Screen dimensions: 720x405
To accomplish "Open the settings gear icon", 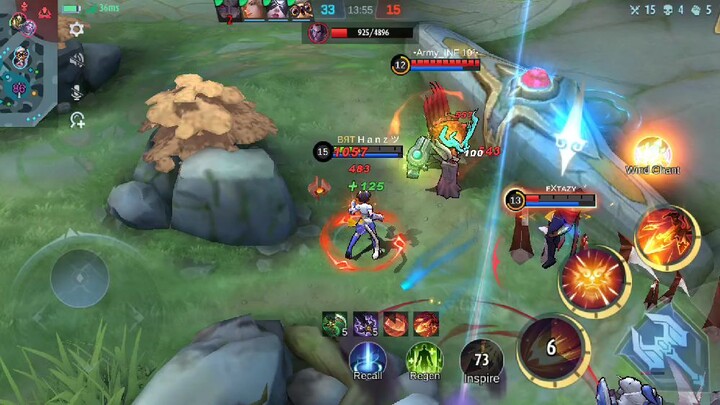I will tap(76, 30).
